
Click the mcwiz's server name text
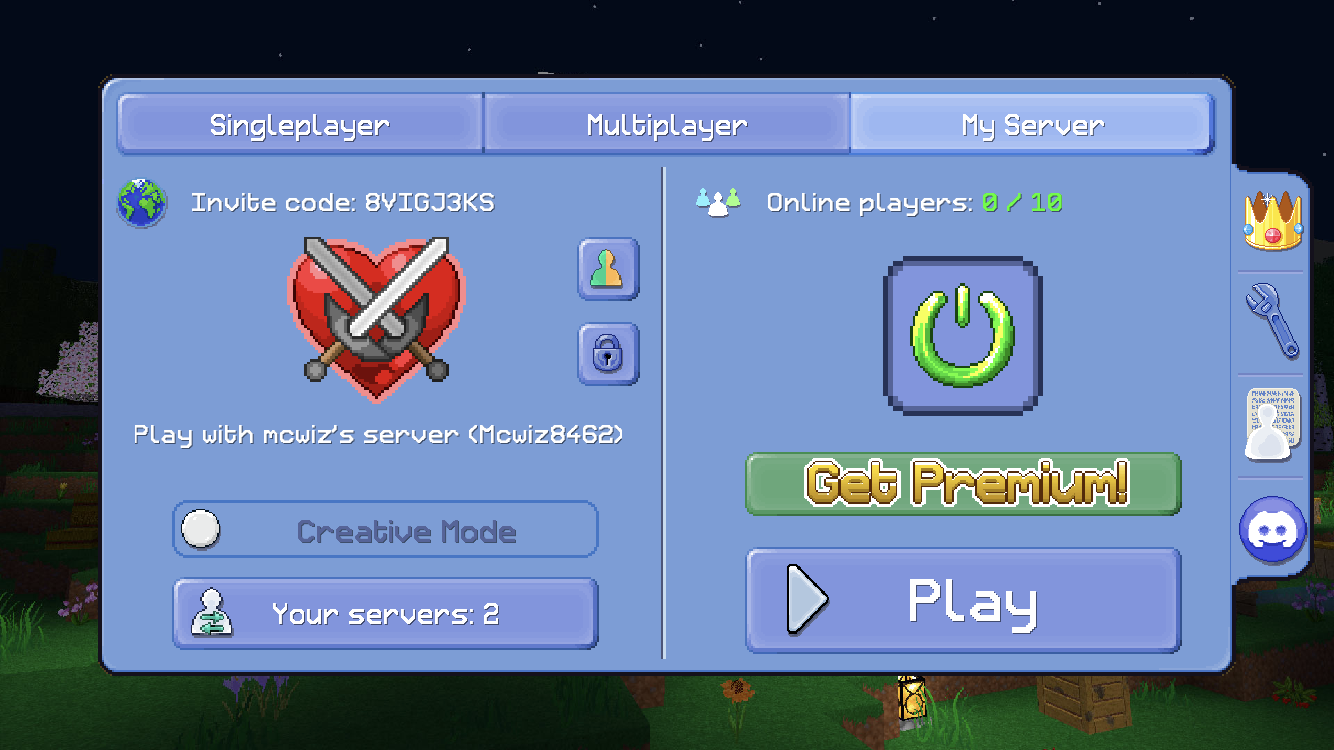coord(378,434)
